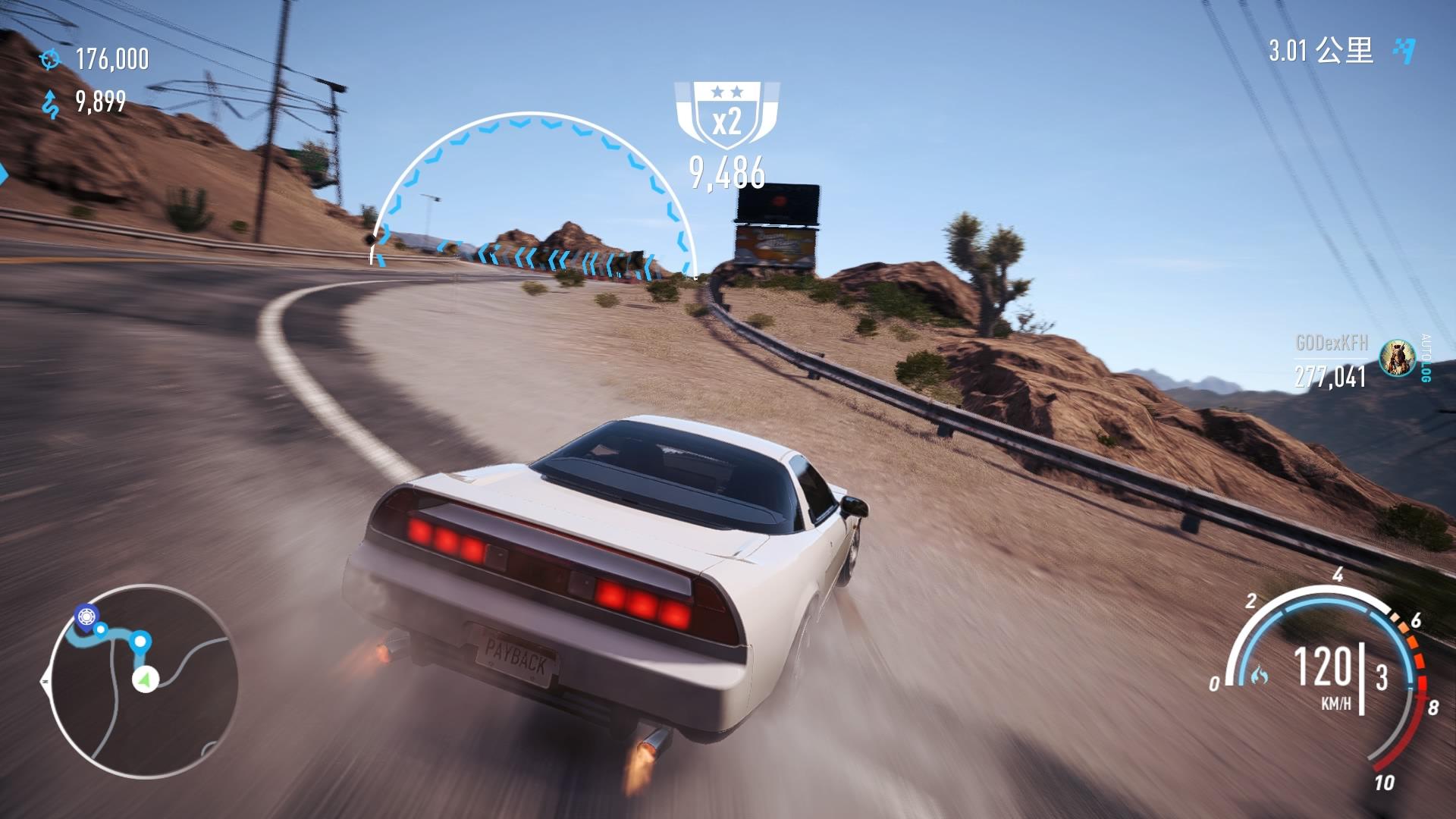The width and height of the screenshot is (1456, 819).
Task: Click the player arrow on the minimap
Action: pyautogui.click(x=143, y=679)
